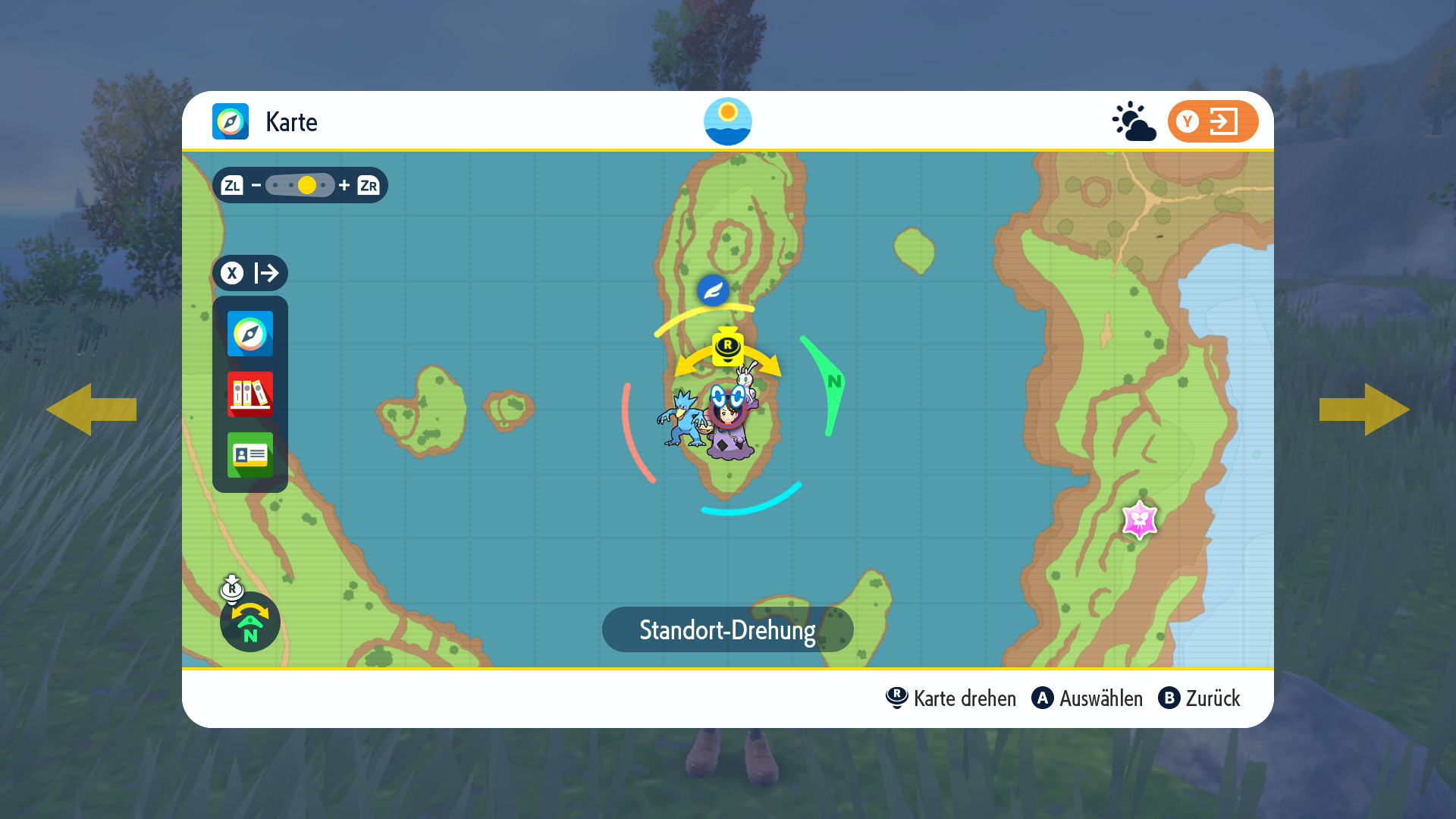Screen dimensions: 1456x819
Task: Click the minus zoom-out symbol
Action: pos(256,185)
